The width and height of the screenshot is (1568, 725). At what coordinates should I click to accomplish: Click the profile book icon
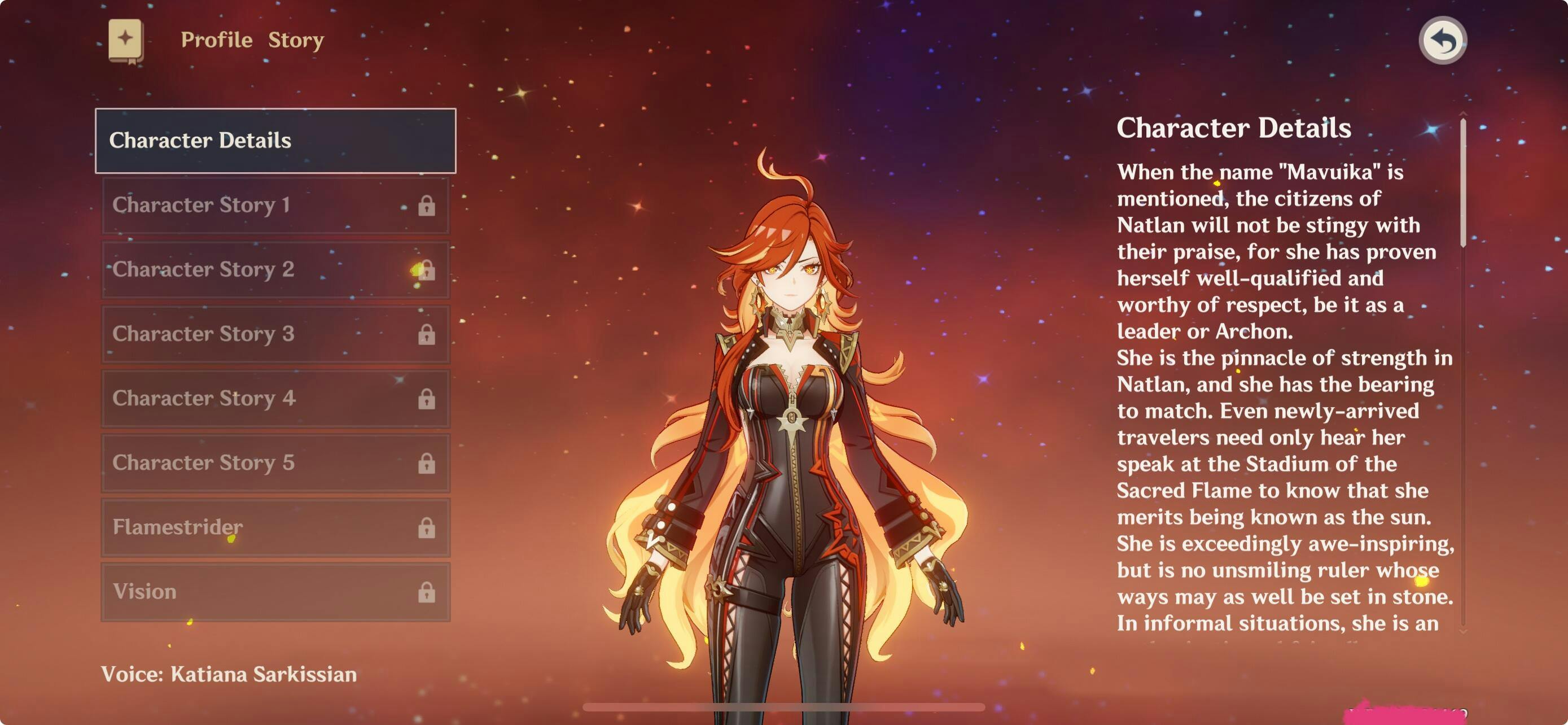click(x=126, y=41)
